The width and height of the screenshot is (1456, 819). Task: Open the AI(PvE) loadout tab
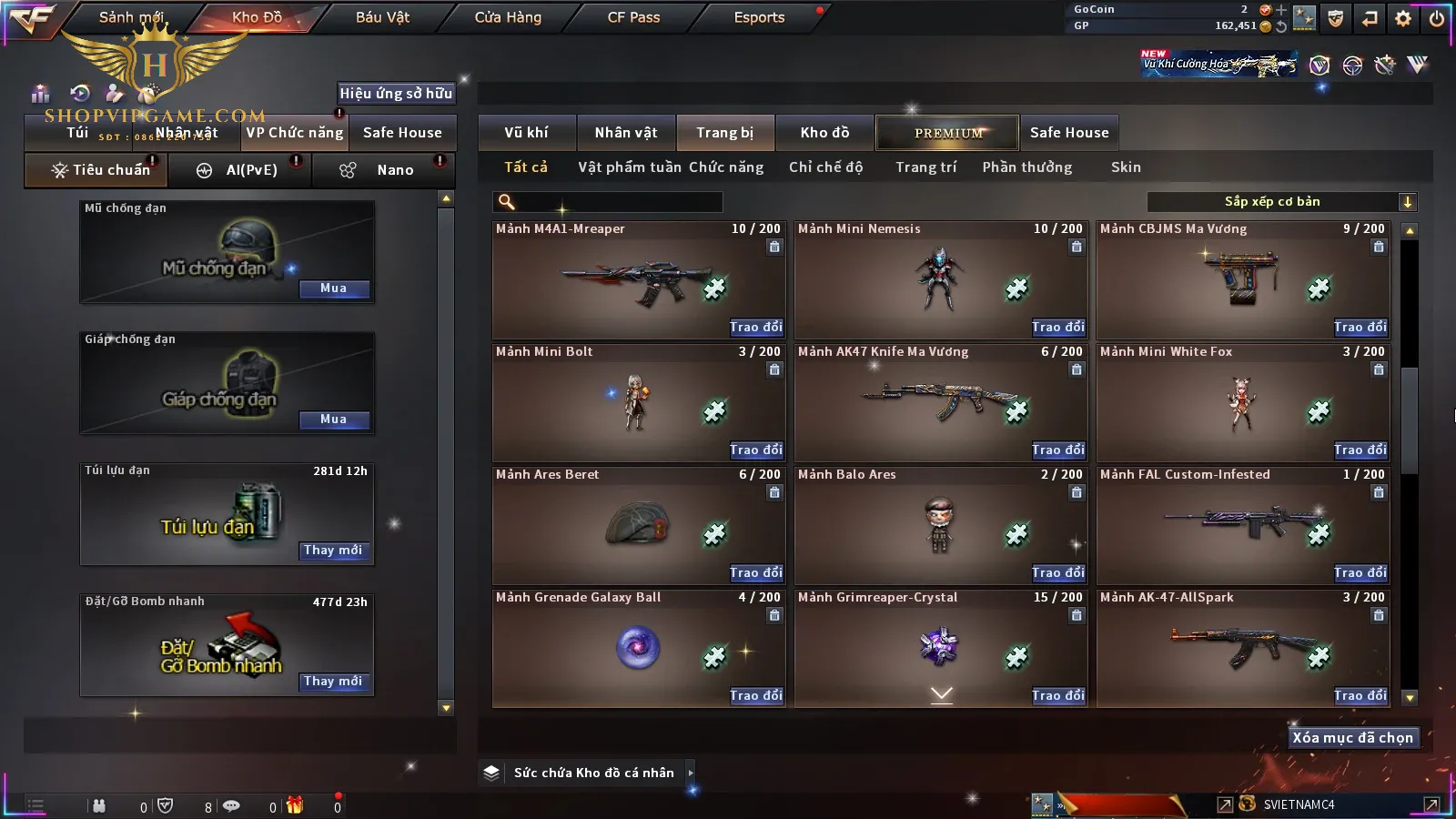(240, 170)
